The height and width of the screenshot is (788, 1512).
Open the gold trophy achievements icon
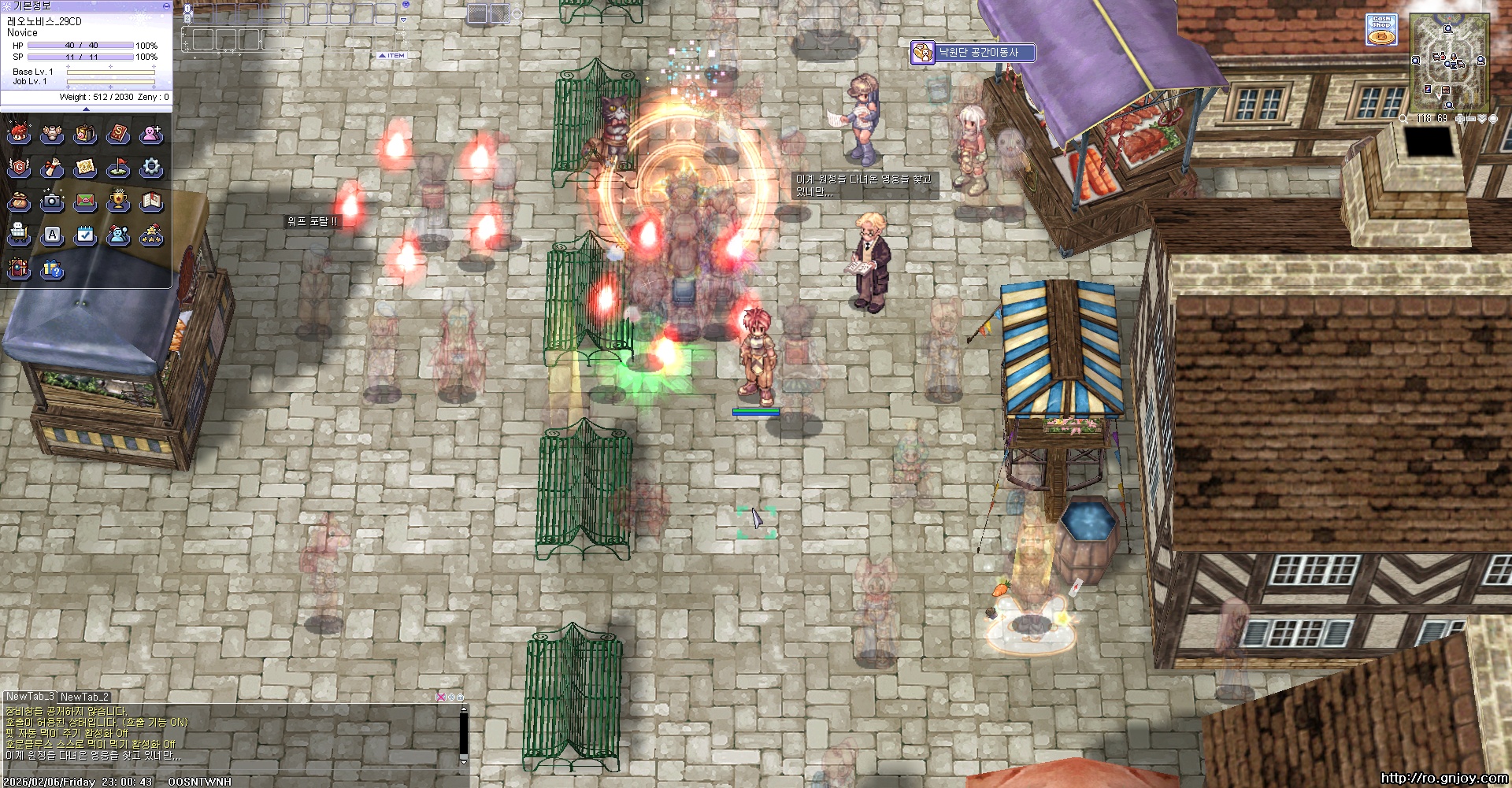(x=118, y=202)
